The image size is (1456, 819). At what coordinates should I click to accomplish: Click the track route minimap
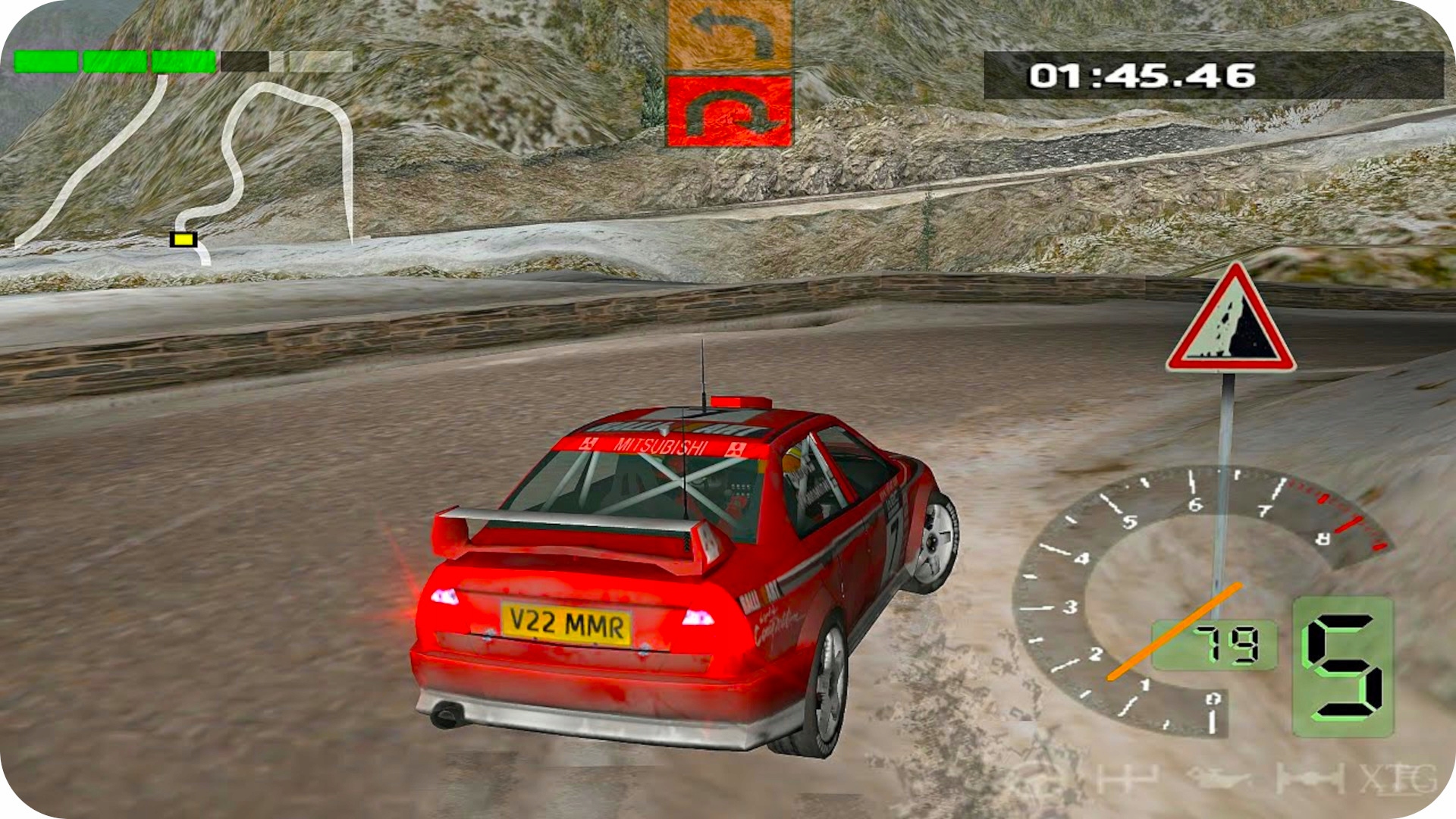(227, 167)
